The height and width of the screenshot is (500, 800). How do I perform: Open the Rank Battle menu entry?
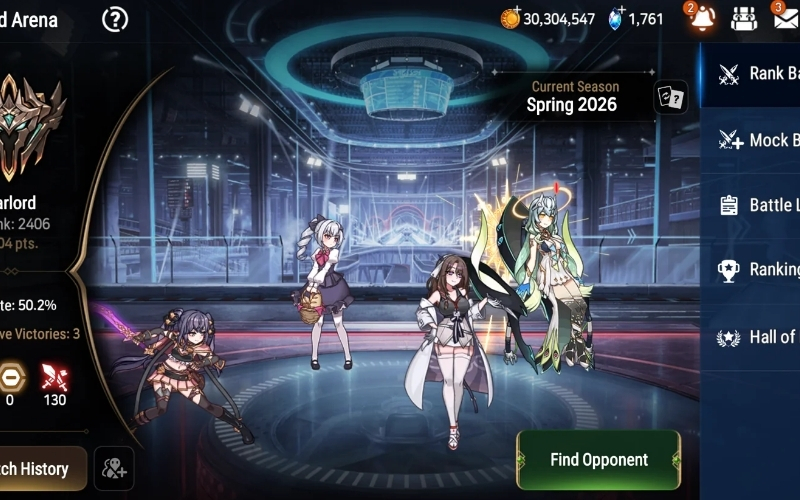point(760,73)
